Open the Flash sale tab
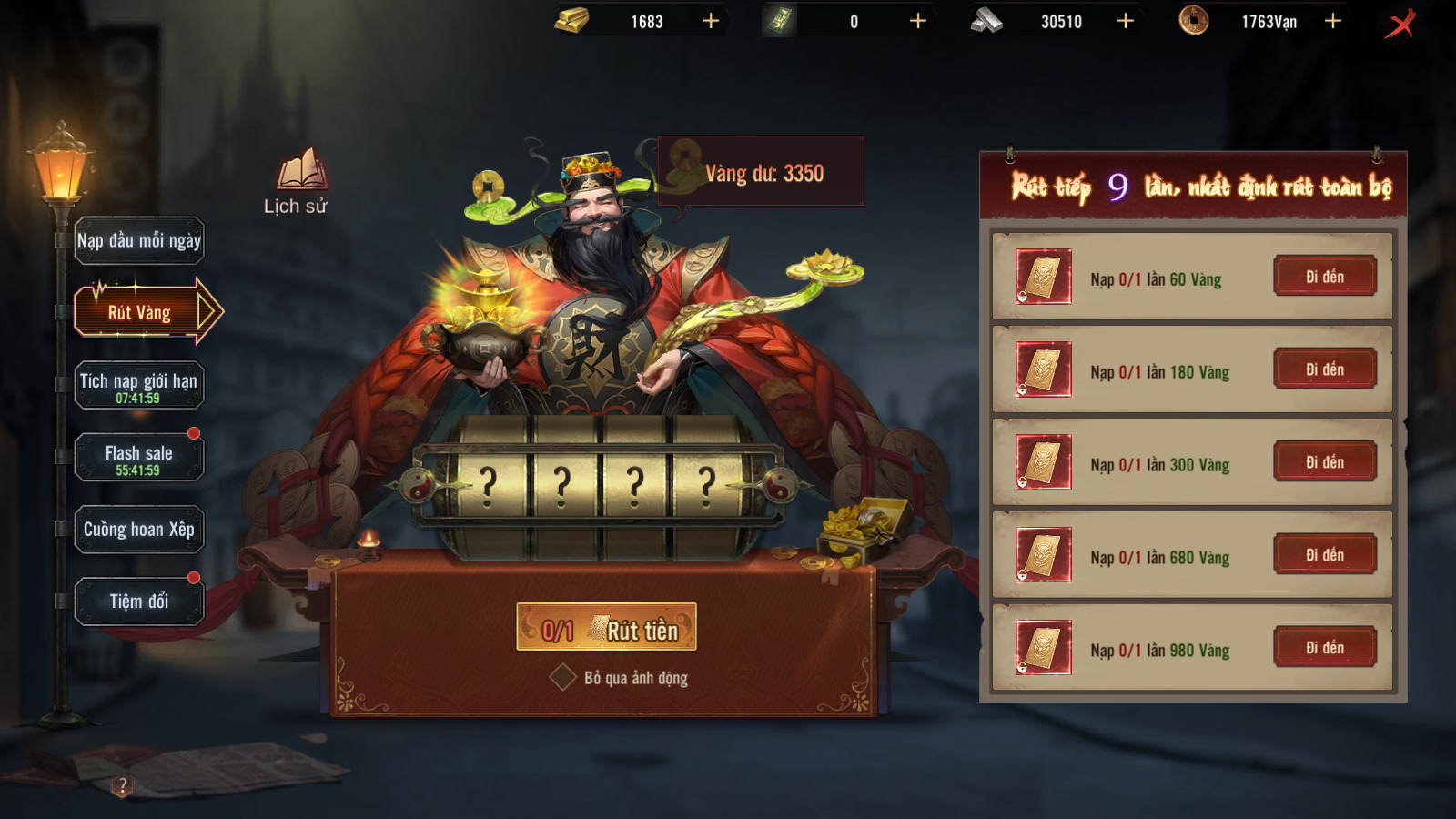 coord(139,458)
